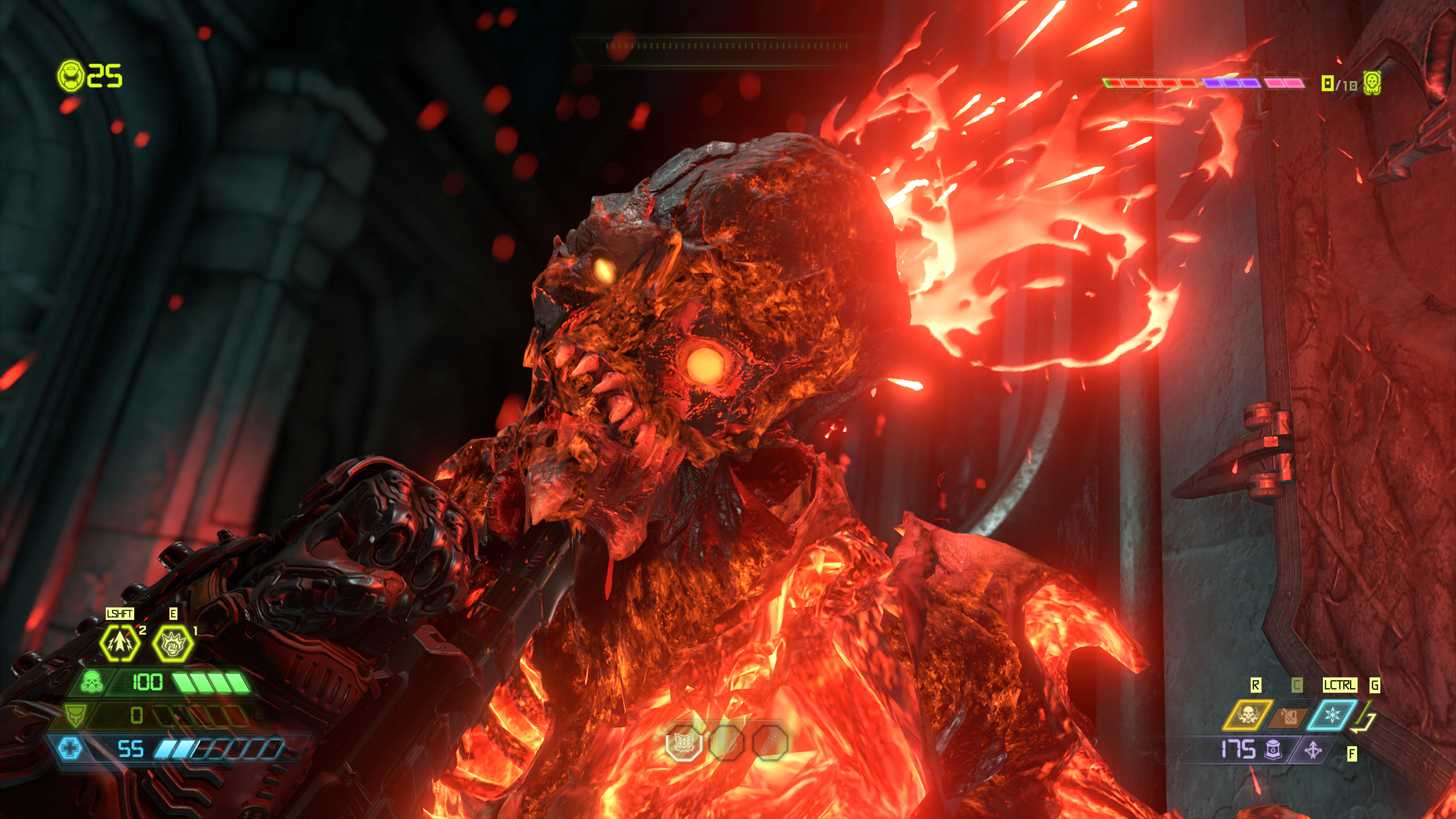
Task: Click the highlighted winged rune icon
Action: click(x=684, y=742)
